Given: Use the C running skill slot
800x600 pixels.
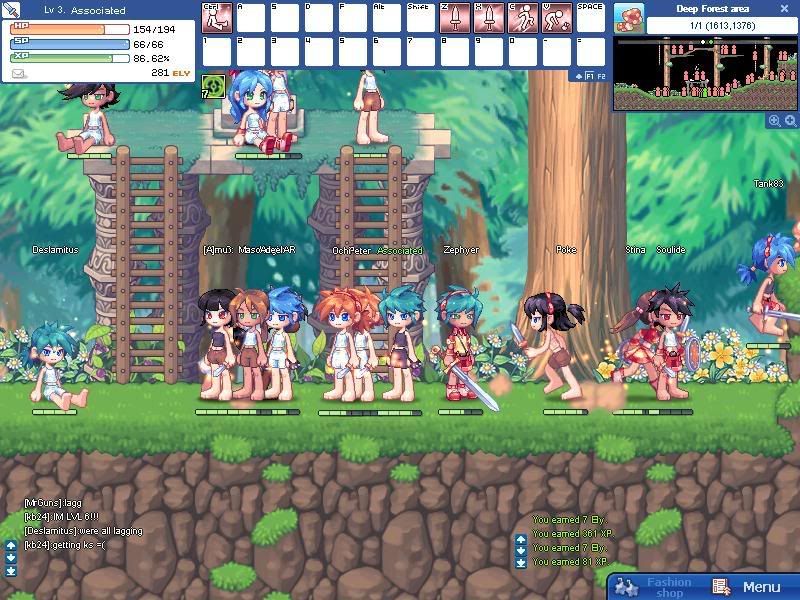Looking at the screenshot, I should (x=523, y=17).
